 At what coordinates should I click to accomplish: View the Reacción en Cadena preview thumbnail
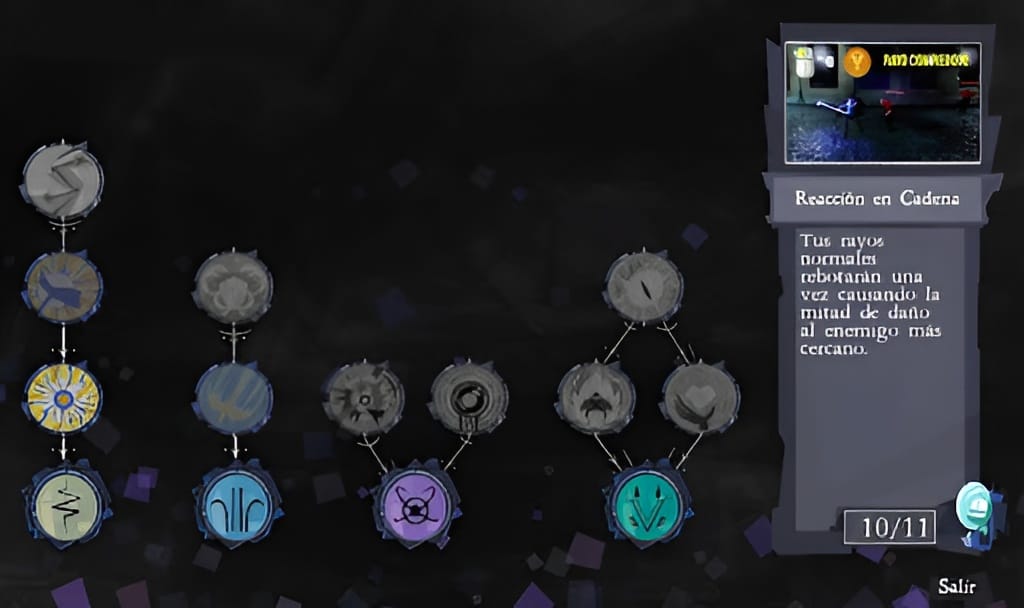click(882, 102)
